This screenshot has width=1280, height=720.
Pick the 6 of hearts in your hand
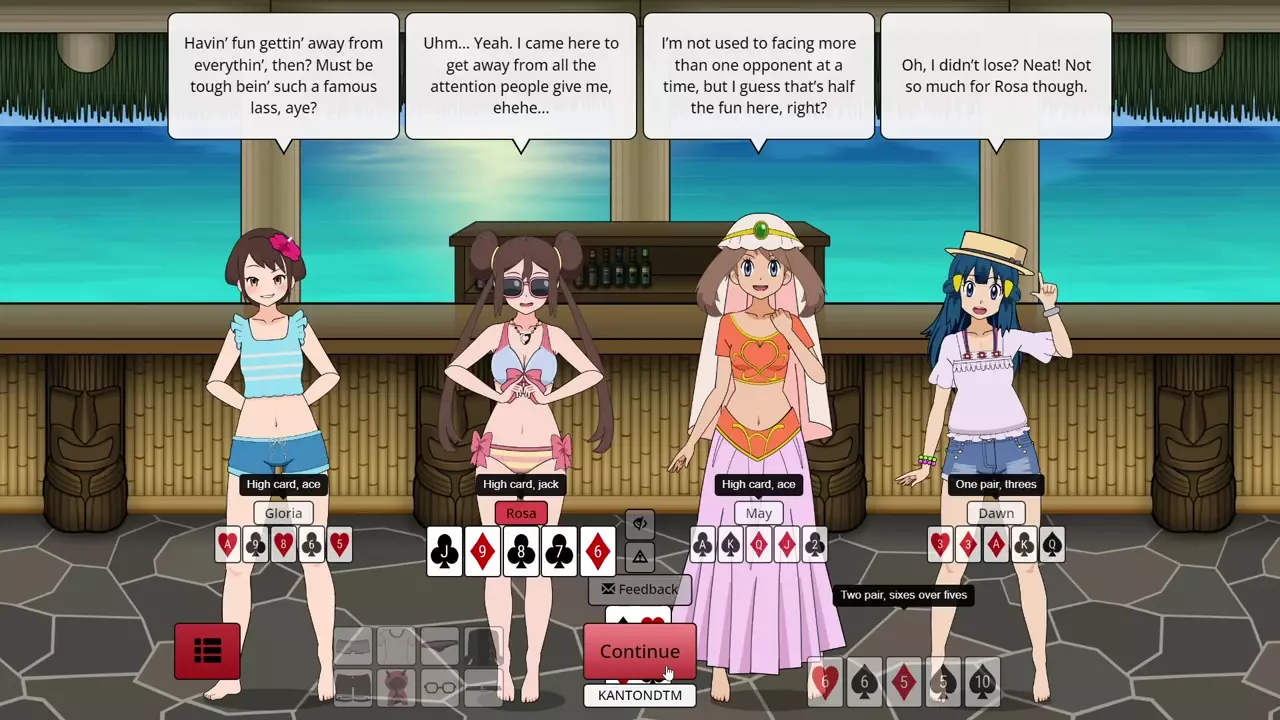click(x=825, y=683)
